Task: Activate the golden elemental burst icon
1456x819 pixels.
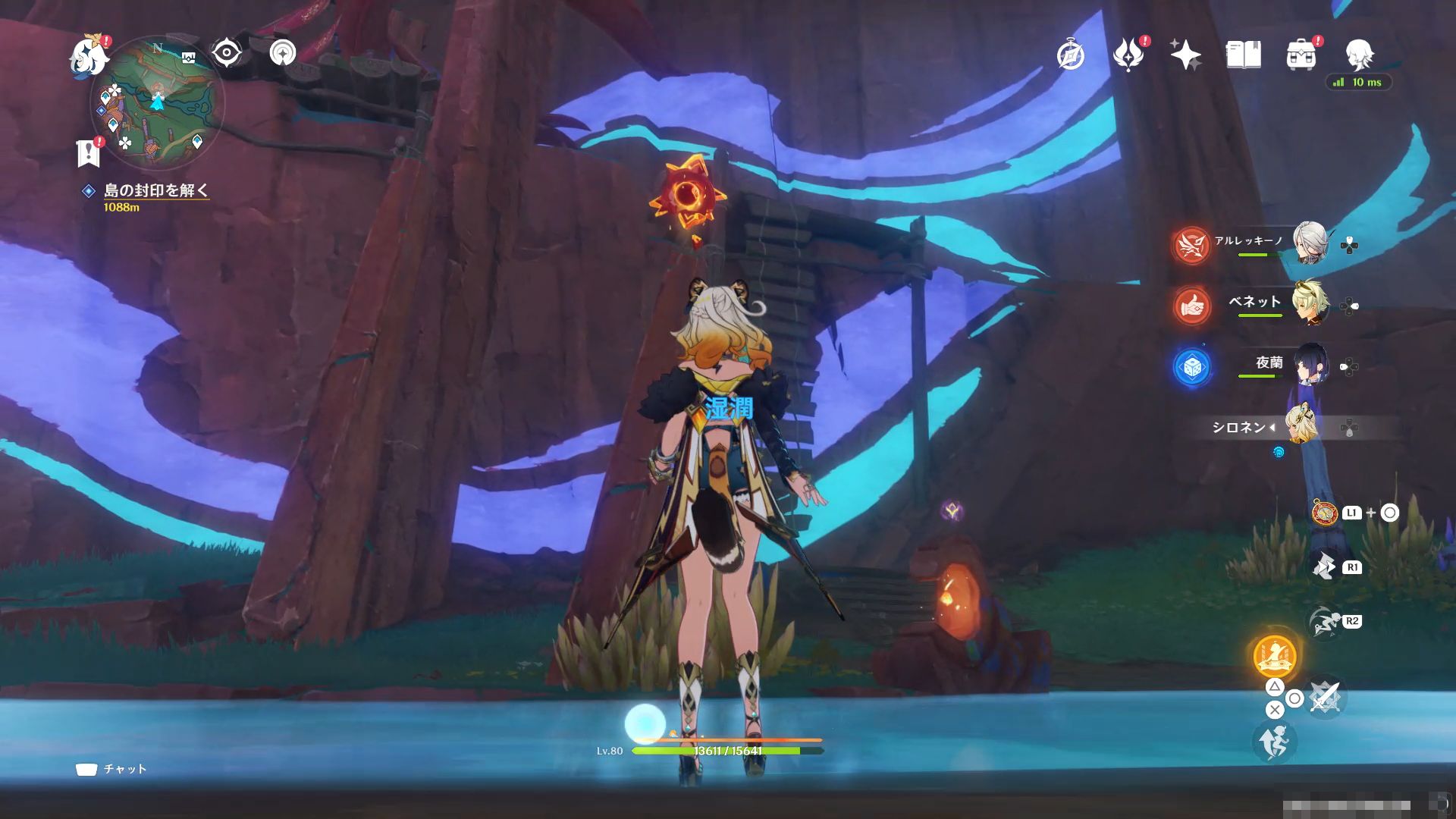Action: pos(1274,657)
